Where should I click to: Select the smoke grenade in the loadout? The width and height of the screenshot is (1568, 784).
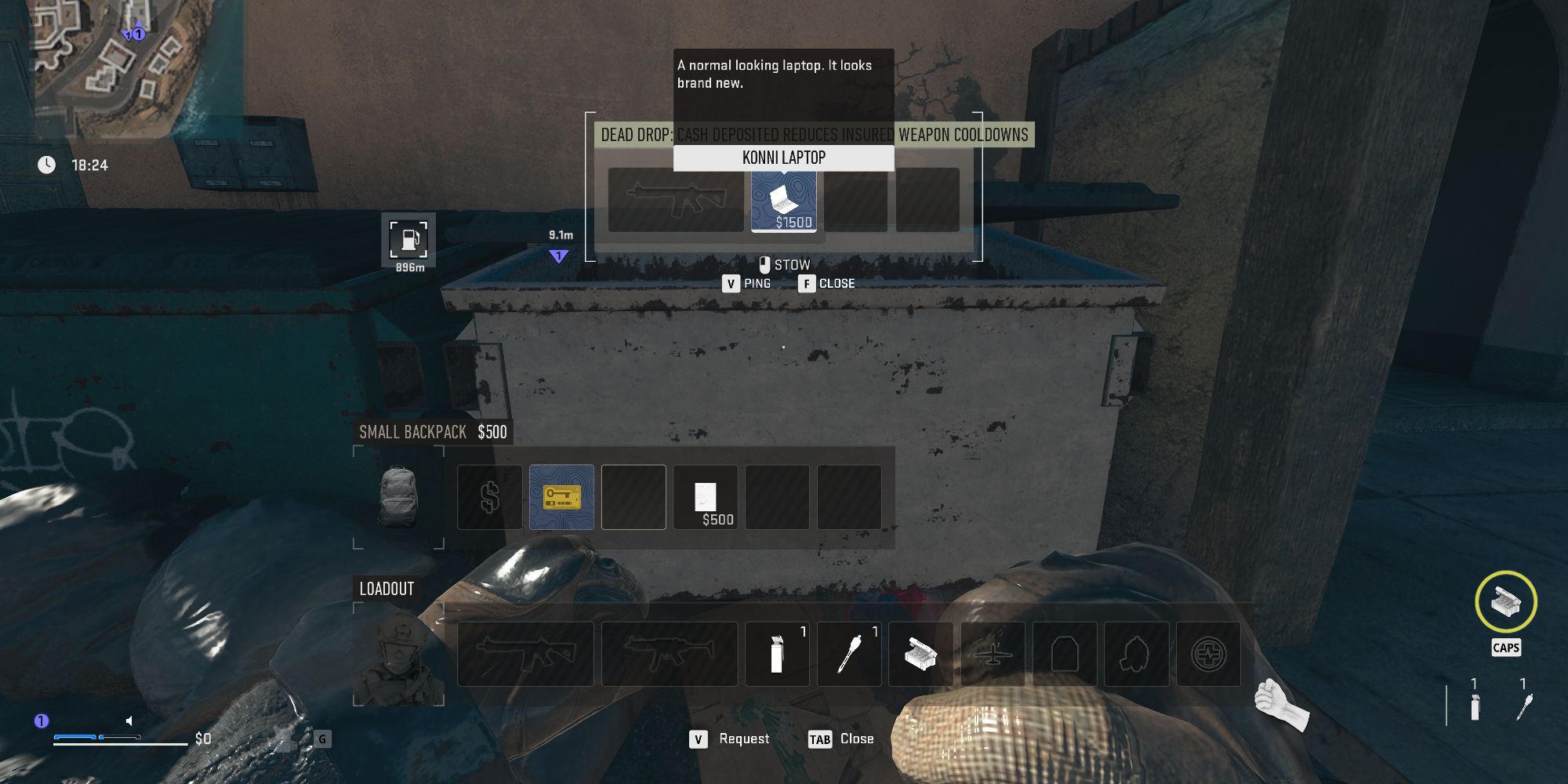pos(777,653)
